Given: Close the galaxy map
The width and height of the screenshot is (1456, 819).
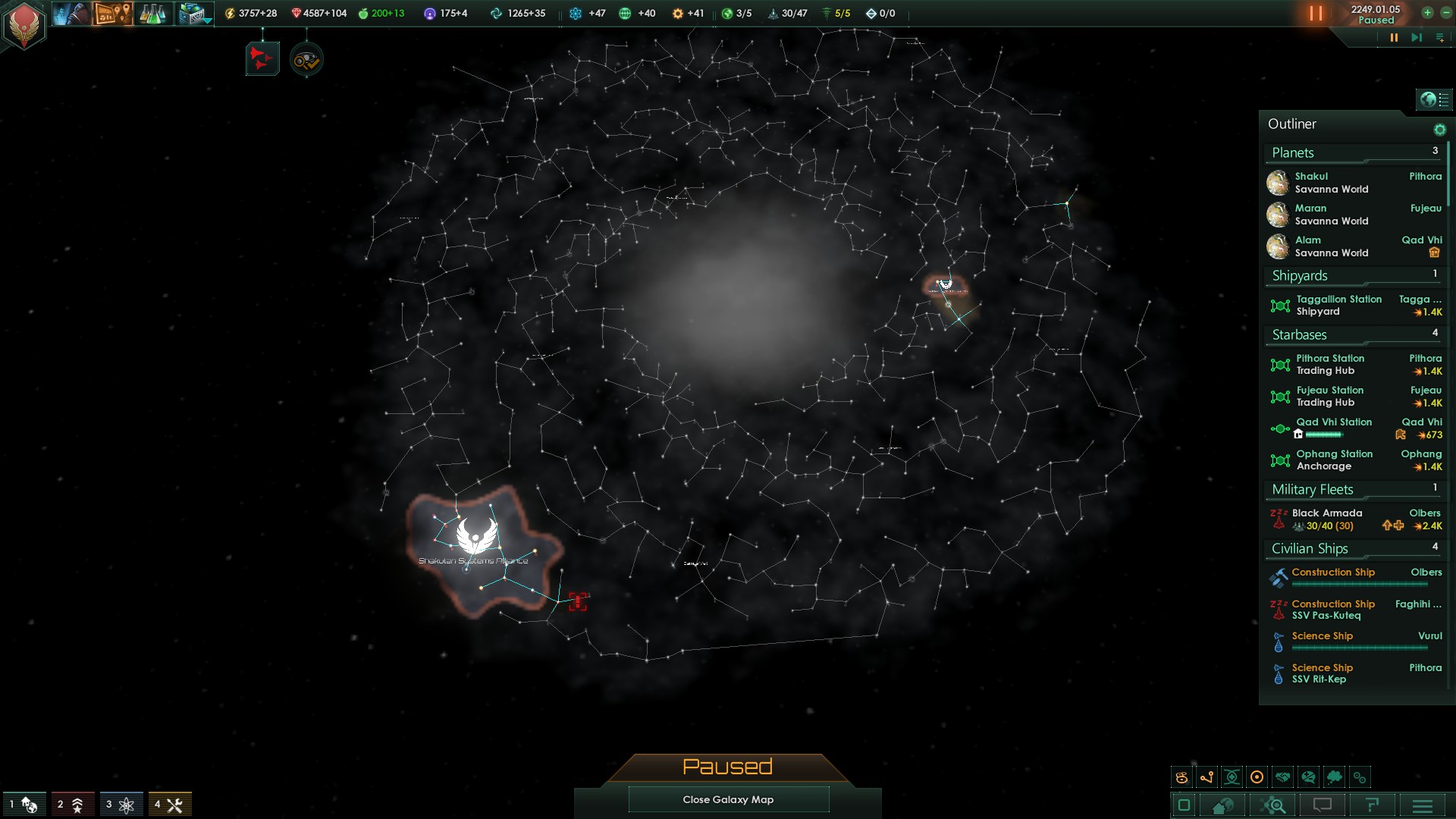Looking at the screenshot, I should tap(728, 799).
